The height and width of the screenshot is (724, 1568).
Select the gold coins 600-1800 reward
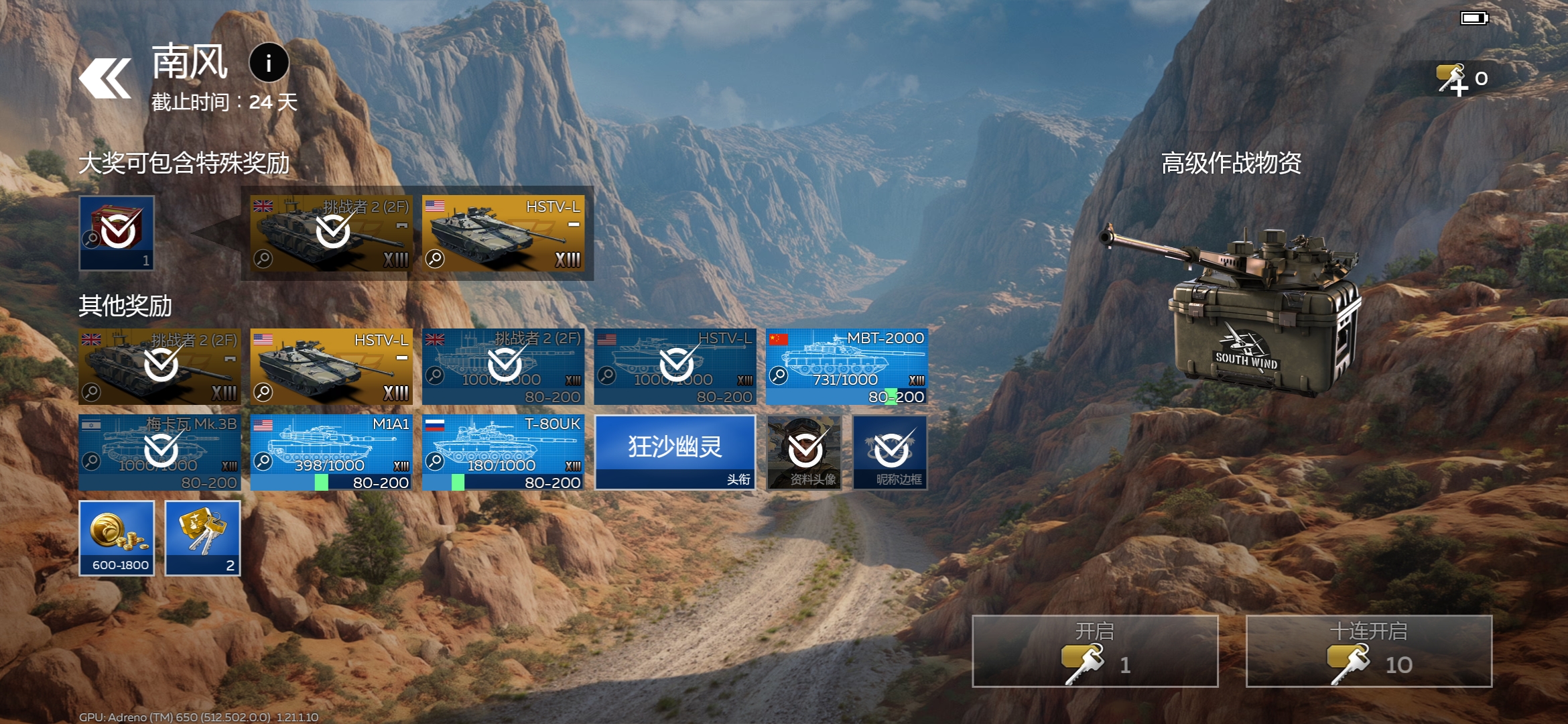pyautogui.click(x=117, y=538)
